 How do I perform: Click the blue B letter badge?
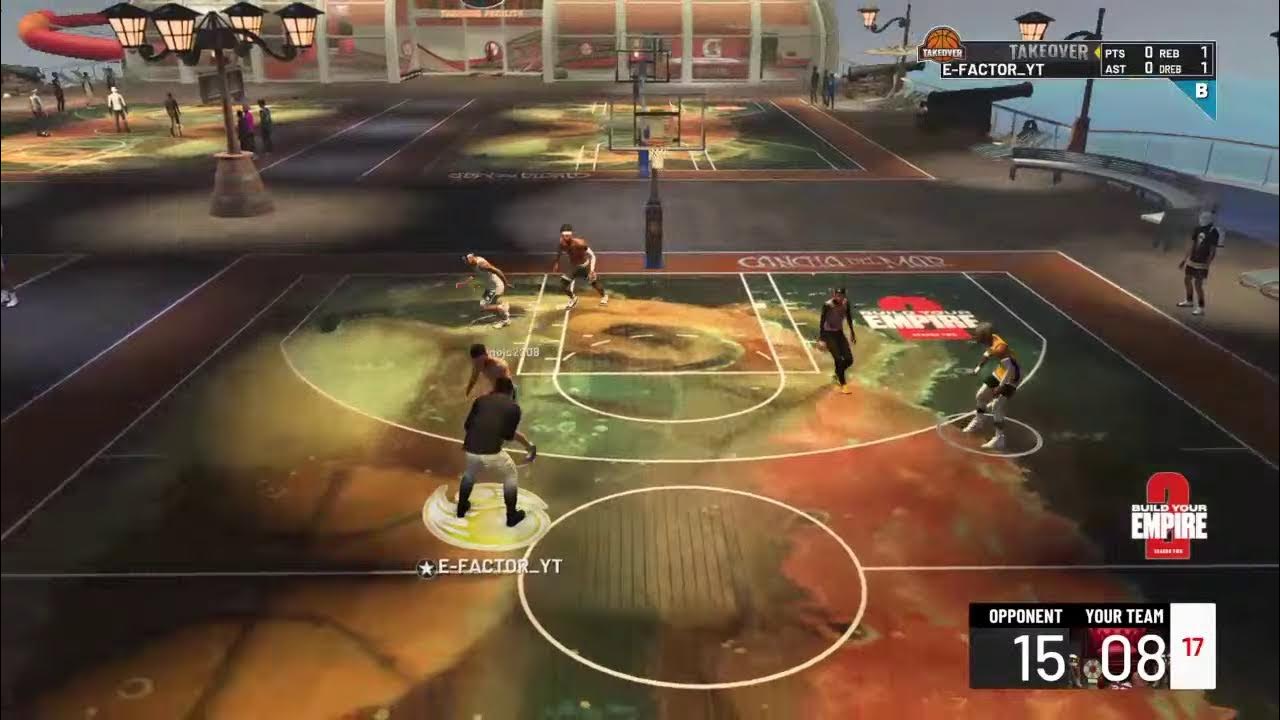[x=1204, y=90]
